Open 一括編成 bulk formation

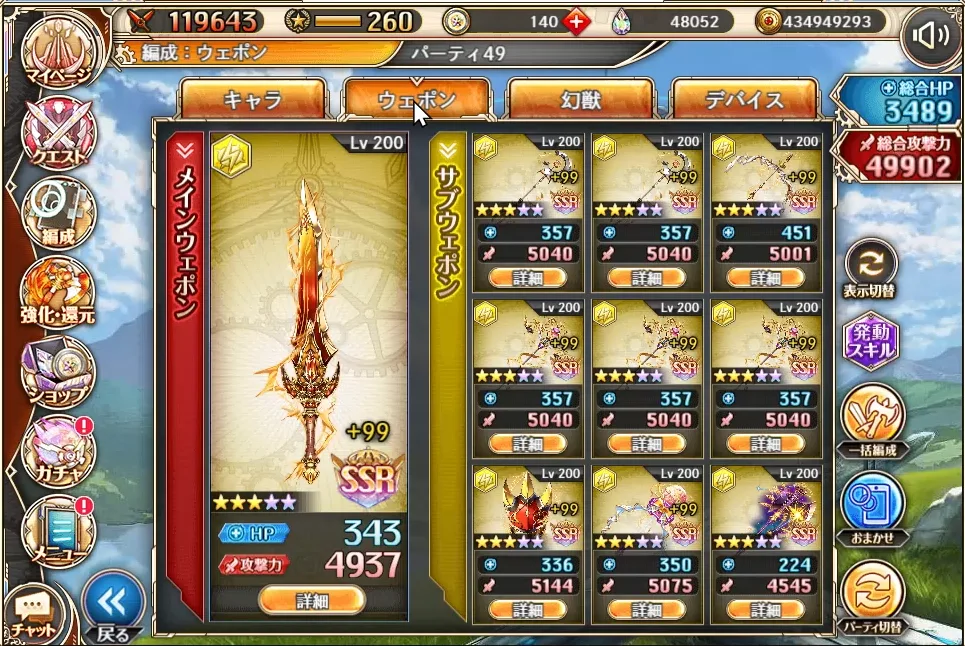(x=871, y=420)
